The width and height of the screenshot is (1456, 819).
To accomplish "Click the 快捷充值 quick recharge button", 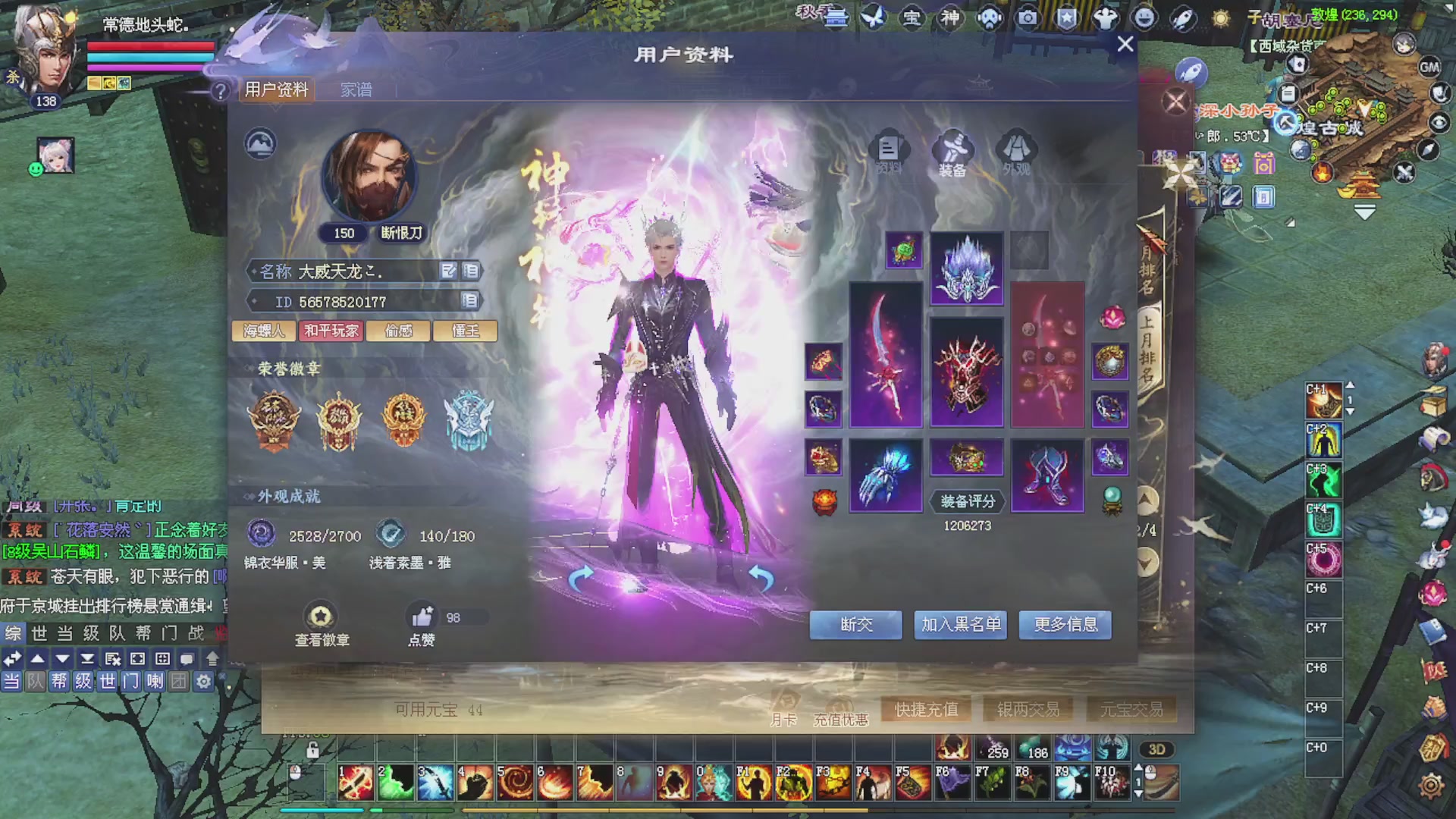I will coord(926,710).
